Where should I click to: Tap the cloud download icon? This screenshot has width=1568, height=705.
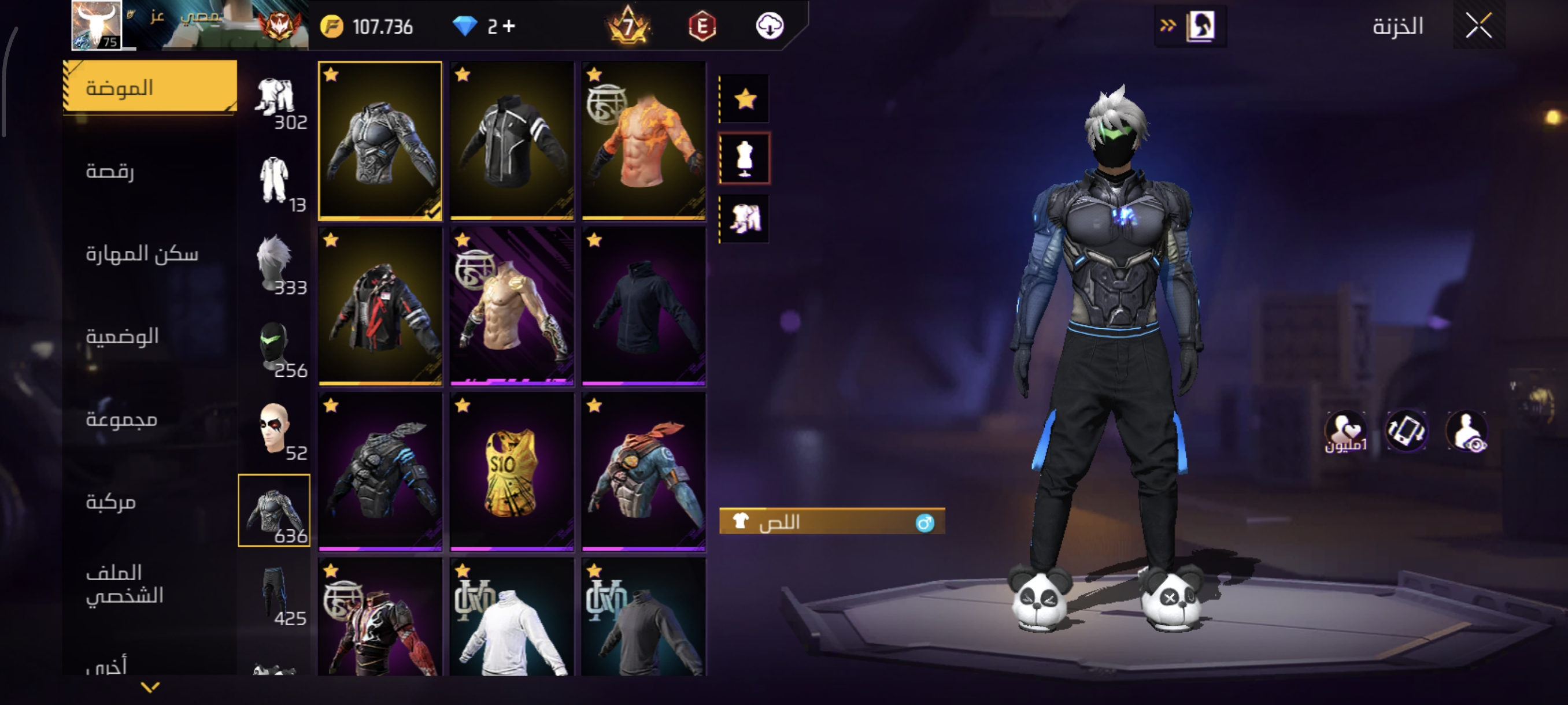tap(770, 26)
